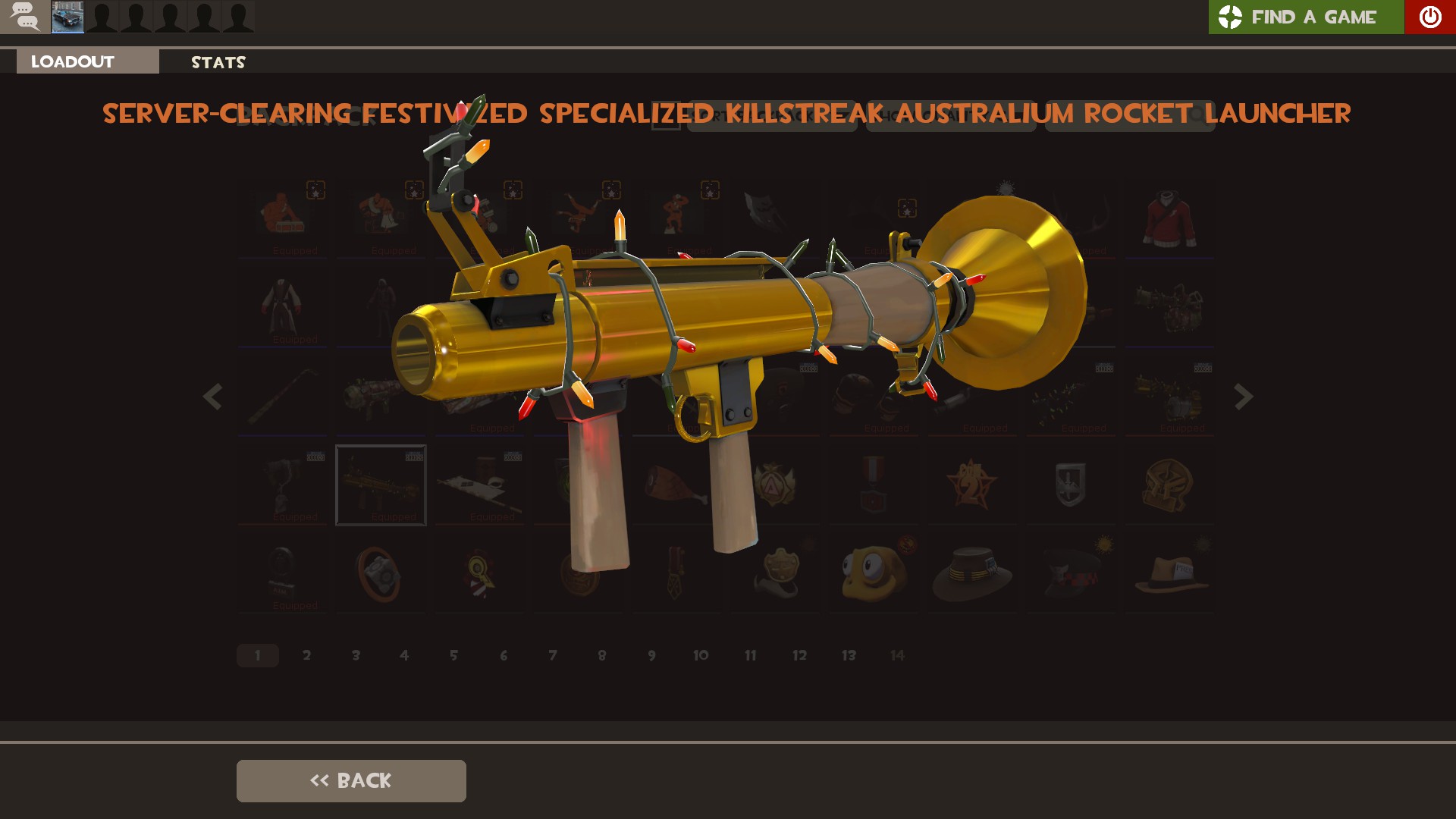Show the previous item with left arrow
1456x819 pixels.
point(212,397)
